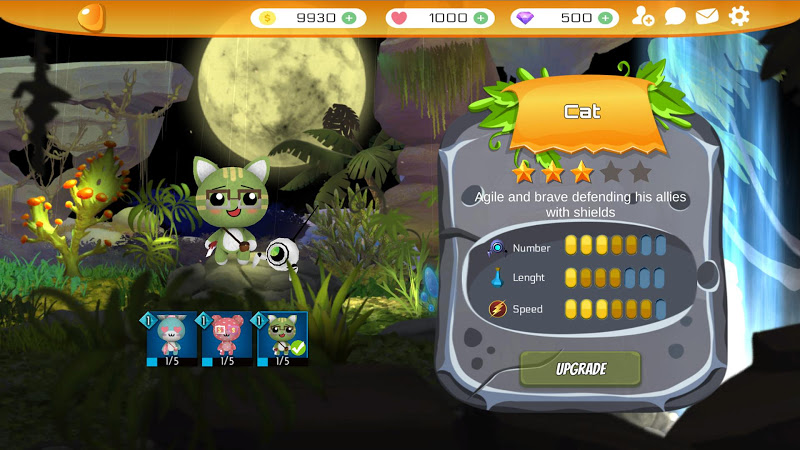Open the mail inbox

click(x=707, y=16)
